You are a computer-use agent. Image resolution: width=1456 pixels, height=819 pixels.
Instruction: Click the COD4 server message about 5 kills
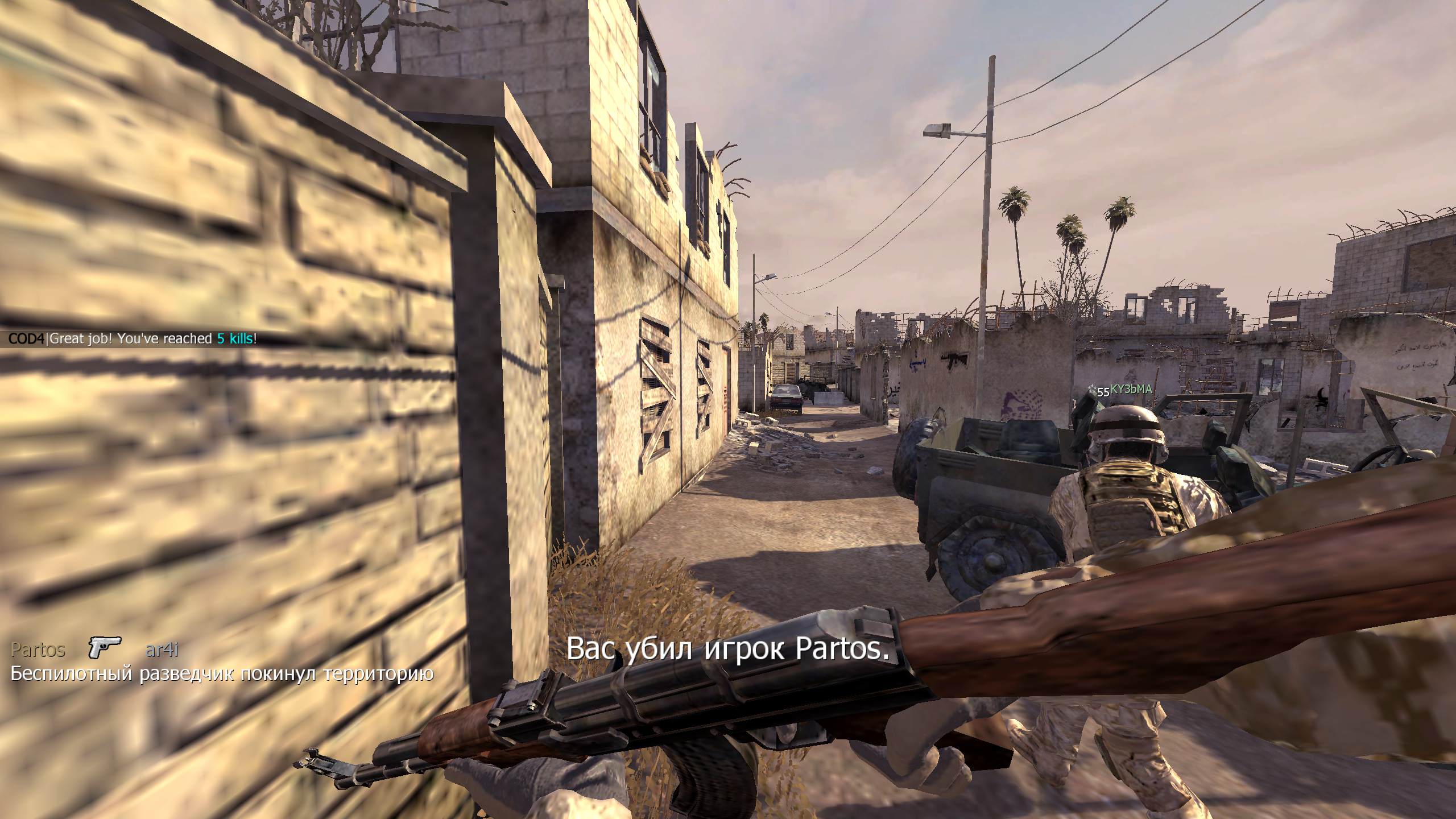click(133, 339)
